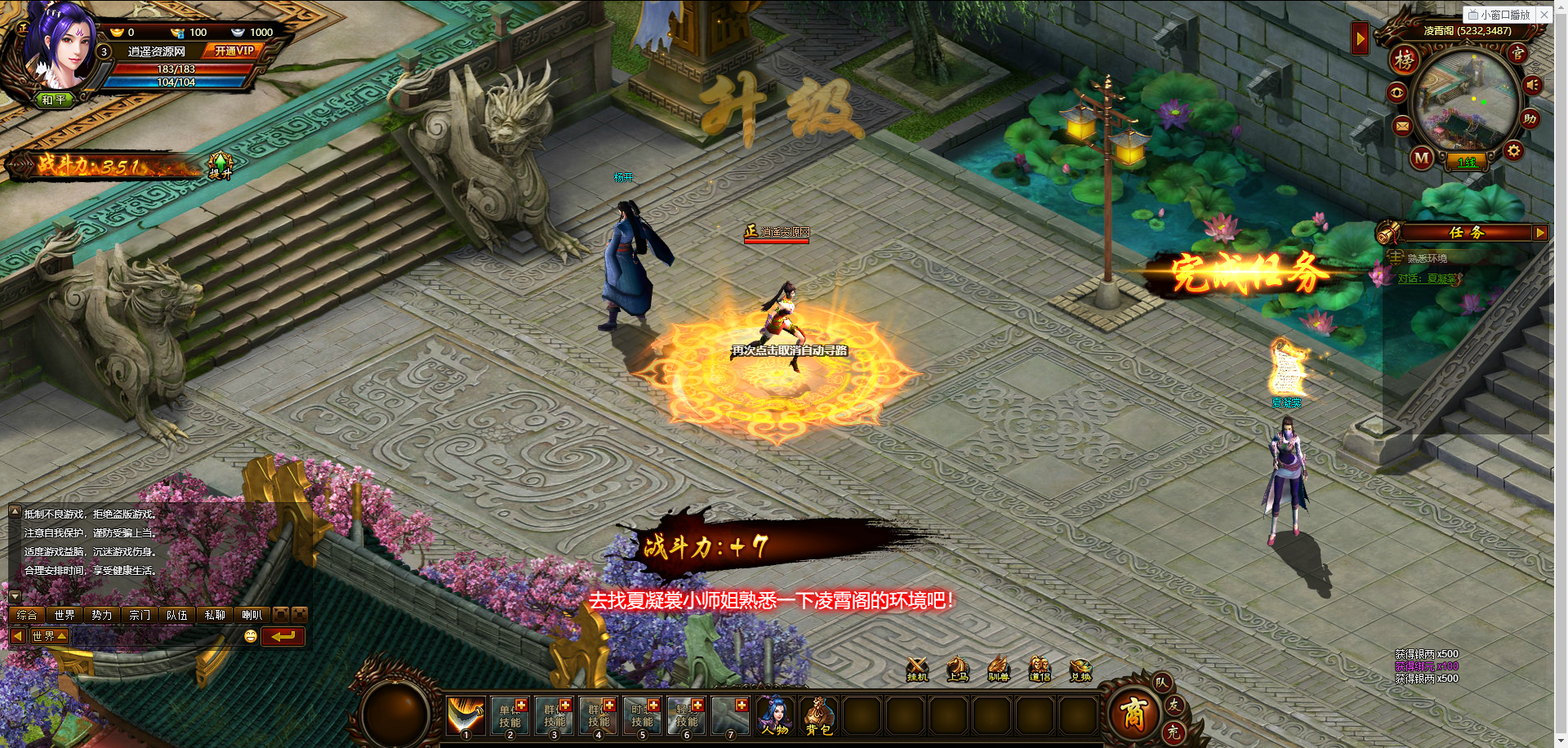Open the 驯兽 beast-taming icon

(997, 669)
